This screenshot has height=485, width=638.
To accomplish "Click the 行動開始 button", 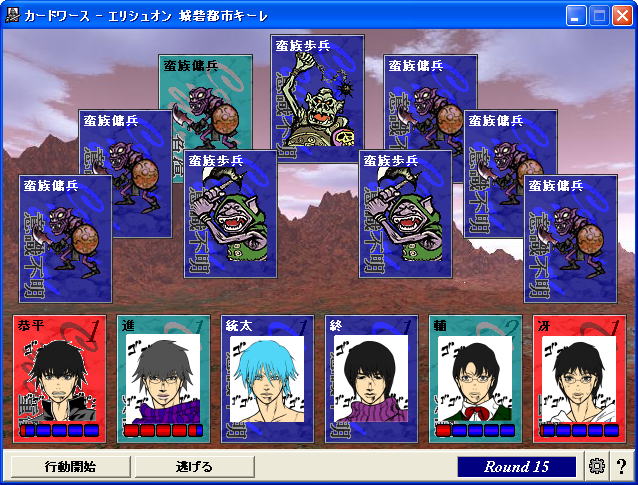I will coord(70,466).
